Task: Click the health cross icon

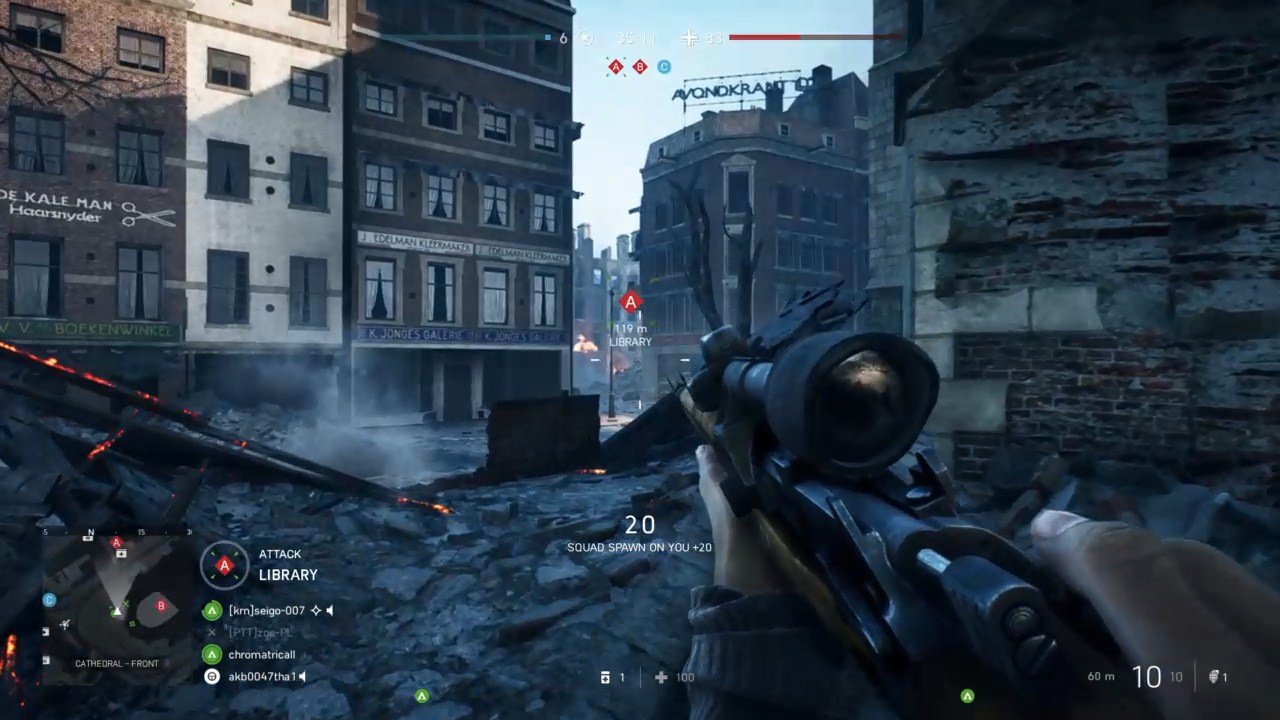Action: (x=661, y=678)
